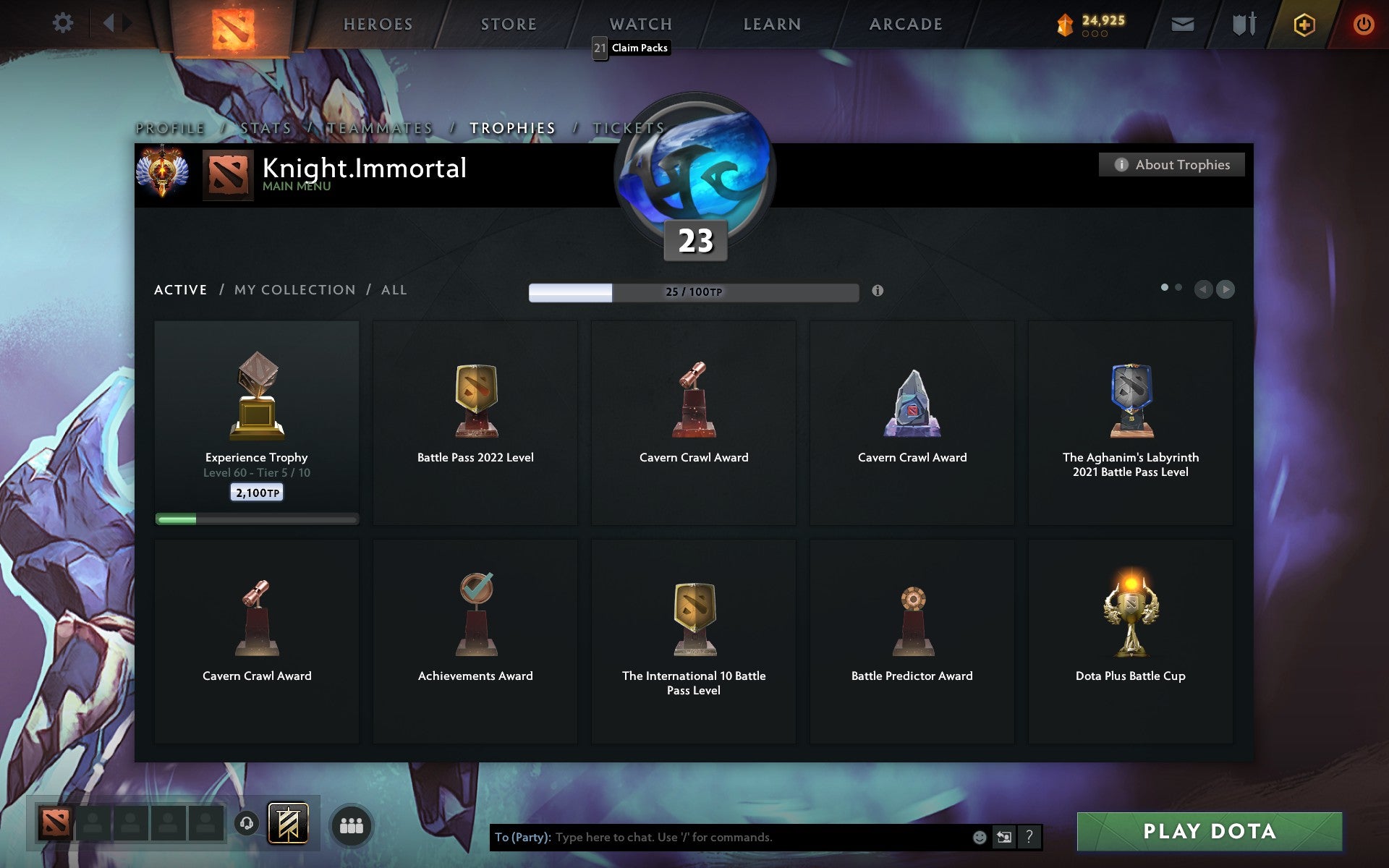Click the right pagination arrow
The width and height of the screenshot is (1389, 868).
[x=1226, y=289]
